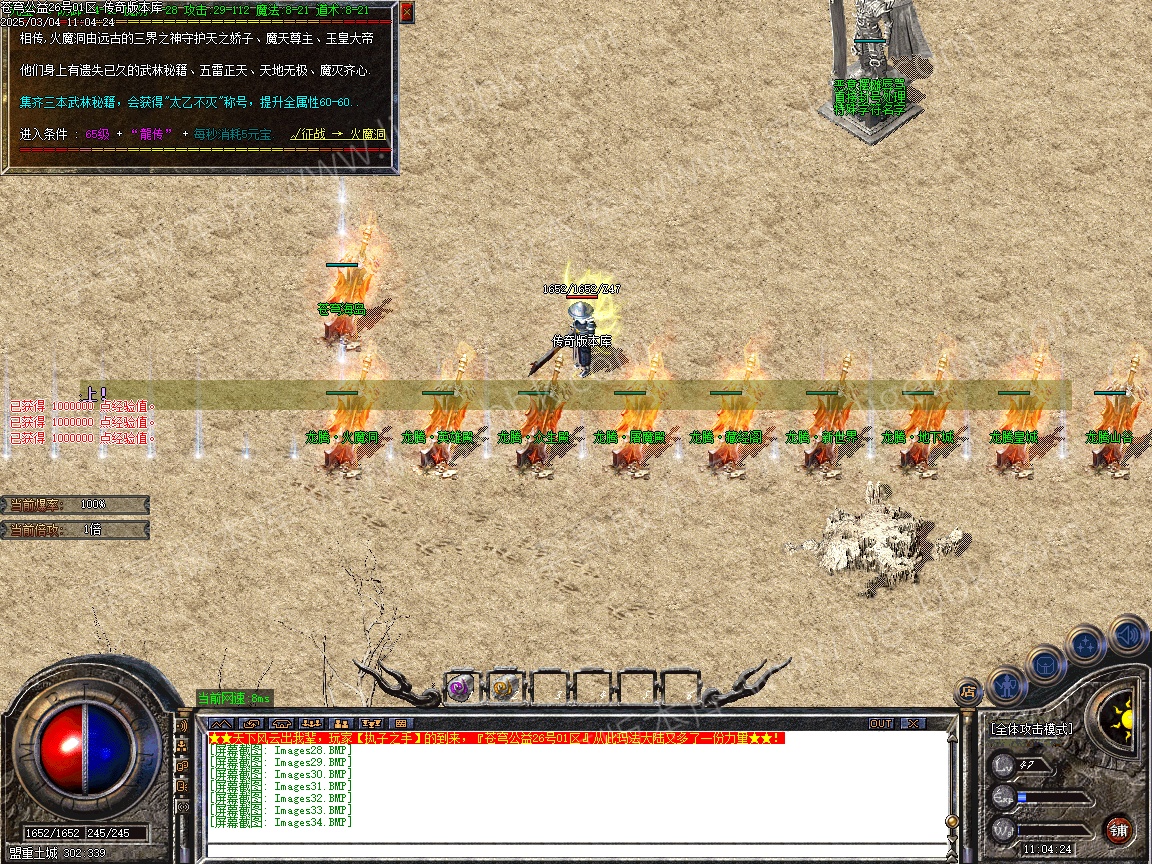
Task: Click the first chat toolbar mountain-icon button
Action: (222, 723)
